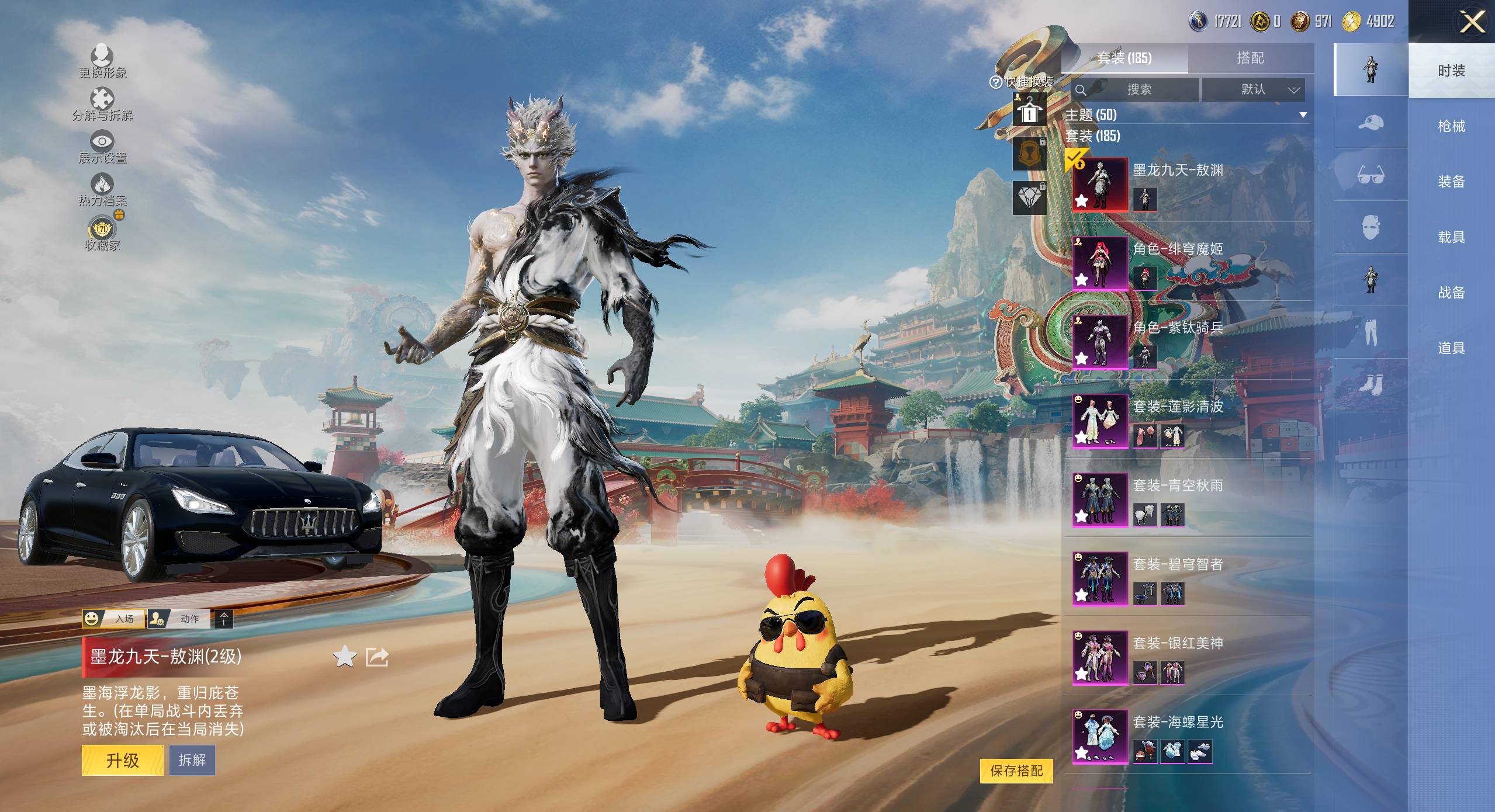Select the hat clothing category icon

[x=1371, y=123]
